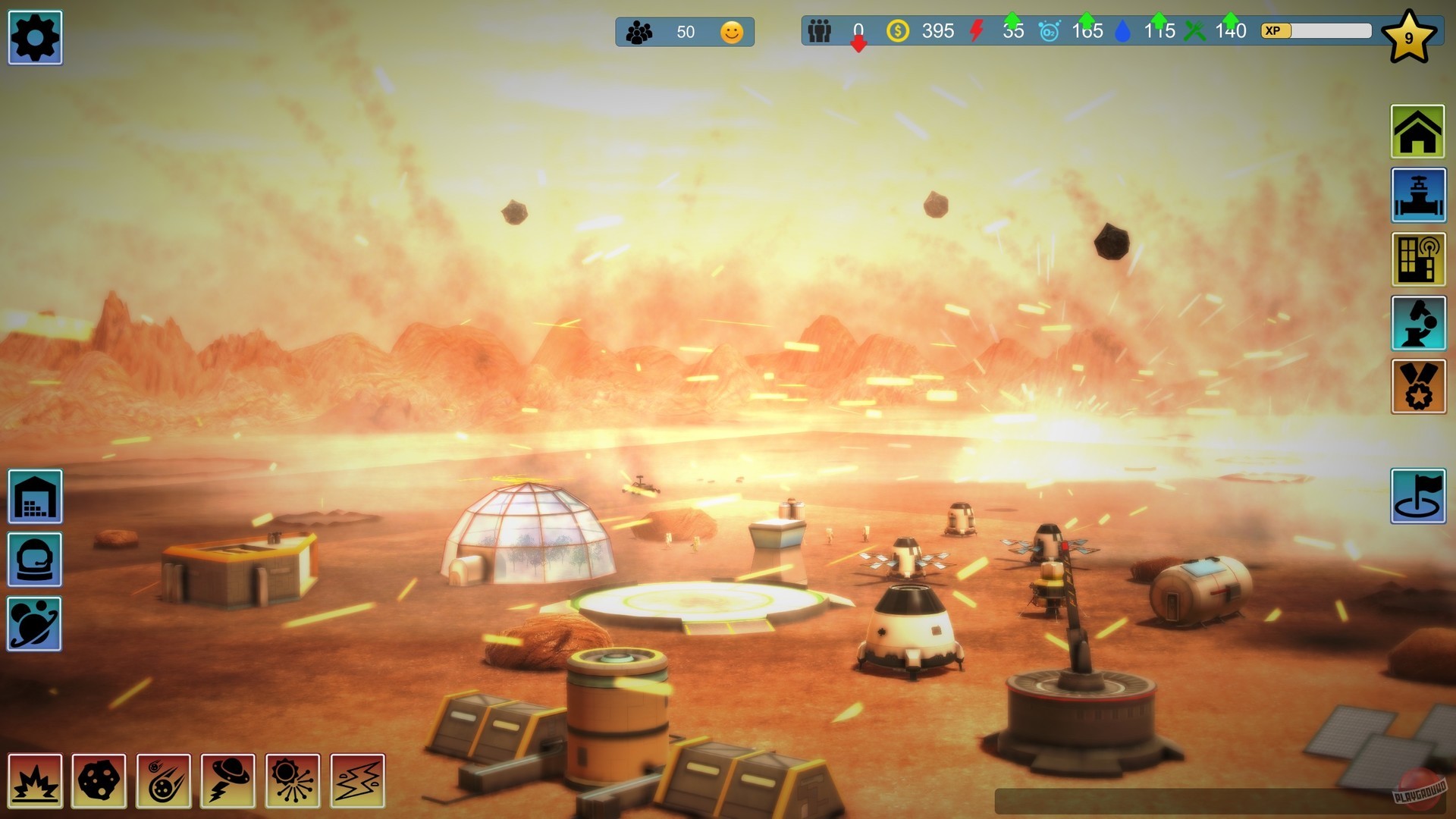This screenshot has height=819, width=1456.
Task: Trigger the solar flare disaster
Action: 293,780
